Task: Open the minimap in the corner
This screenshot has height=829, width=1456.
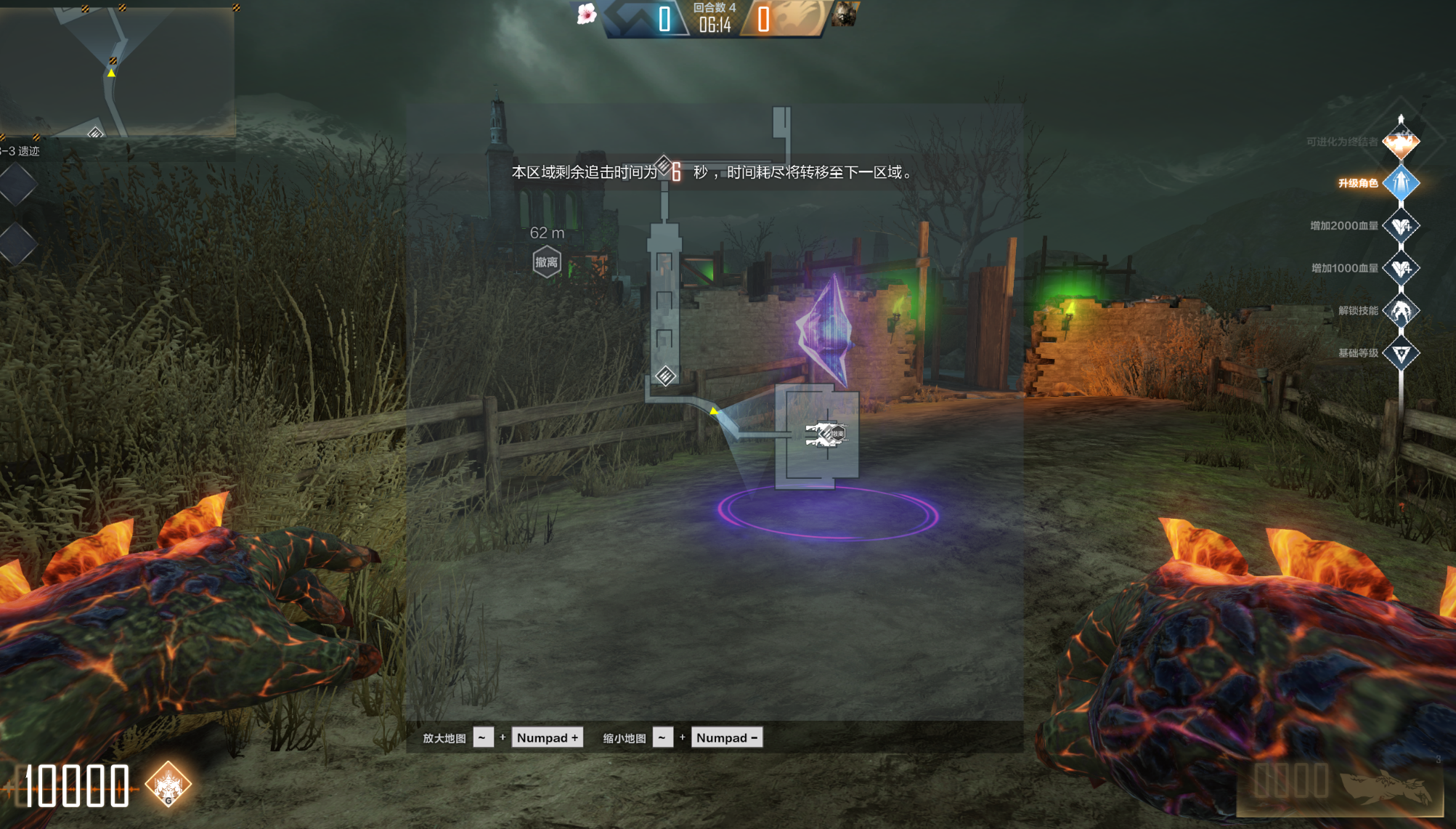Action: coord(116,70)
